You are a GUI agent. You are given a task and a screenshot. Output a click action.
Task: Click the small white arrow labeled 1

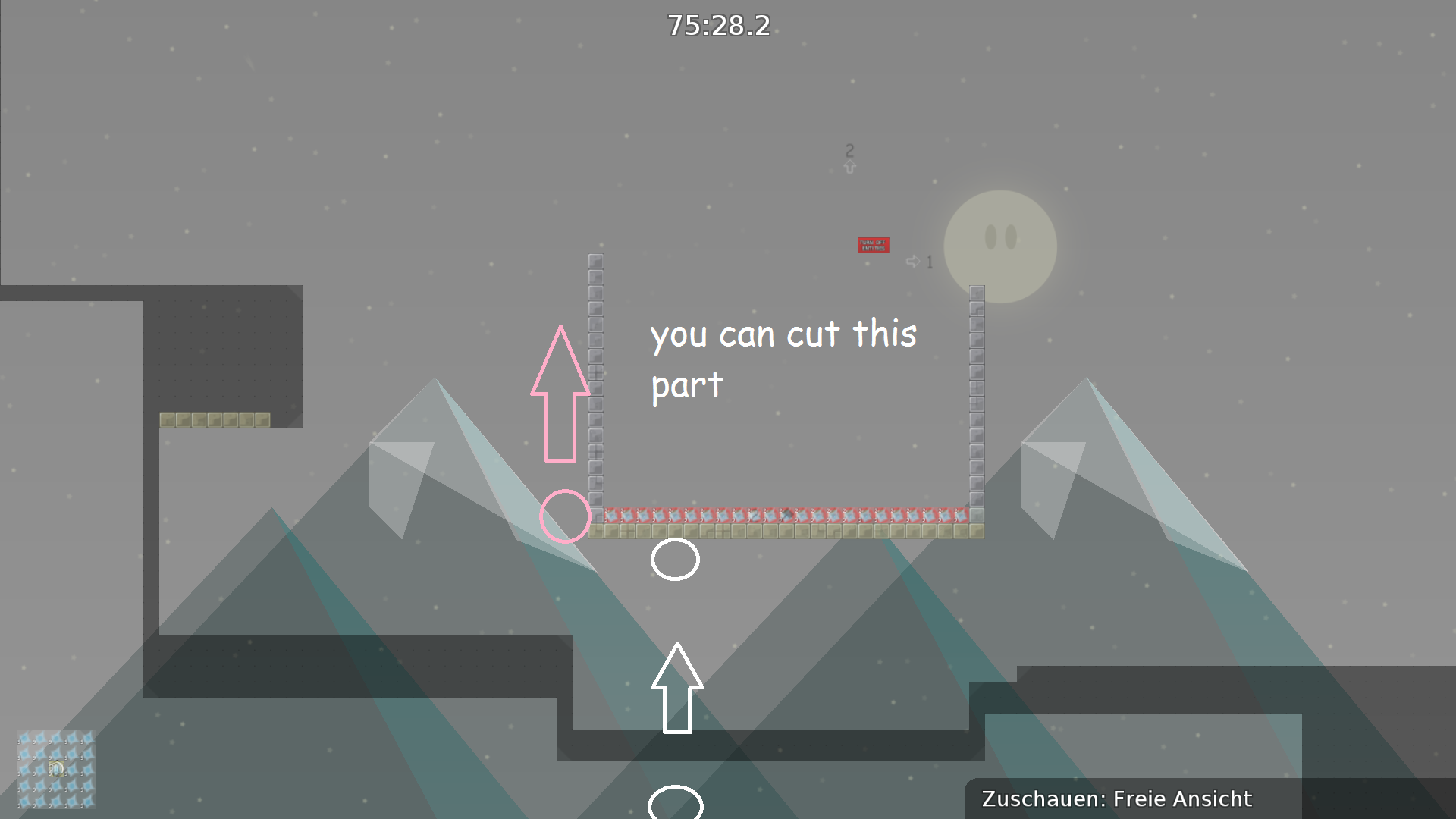(914, 261)
